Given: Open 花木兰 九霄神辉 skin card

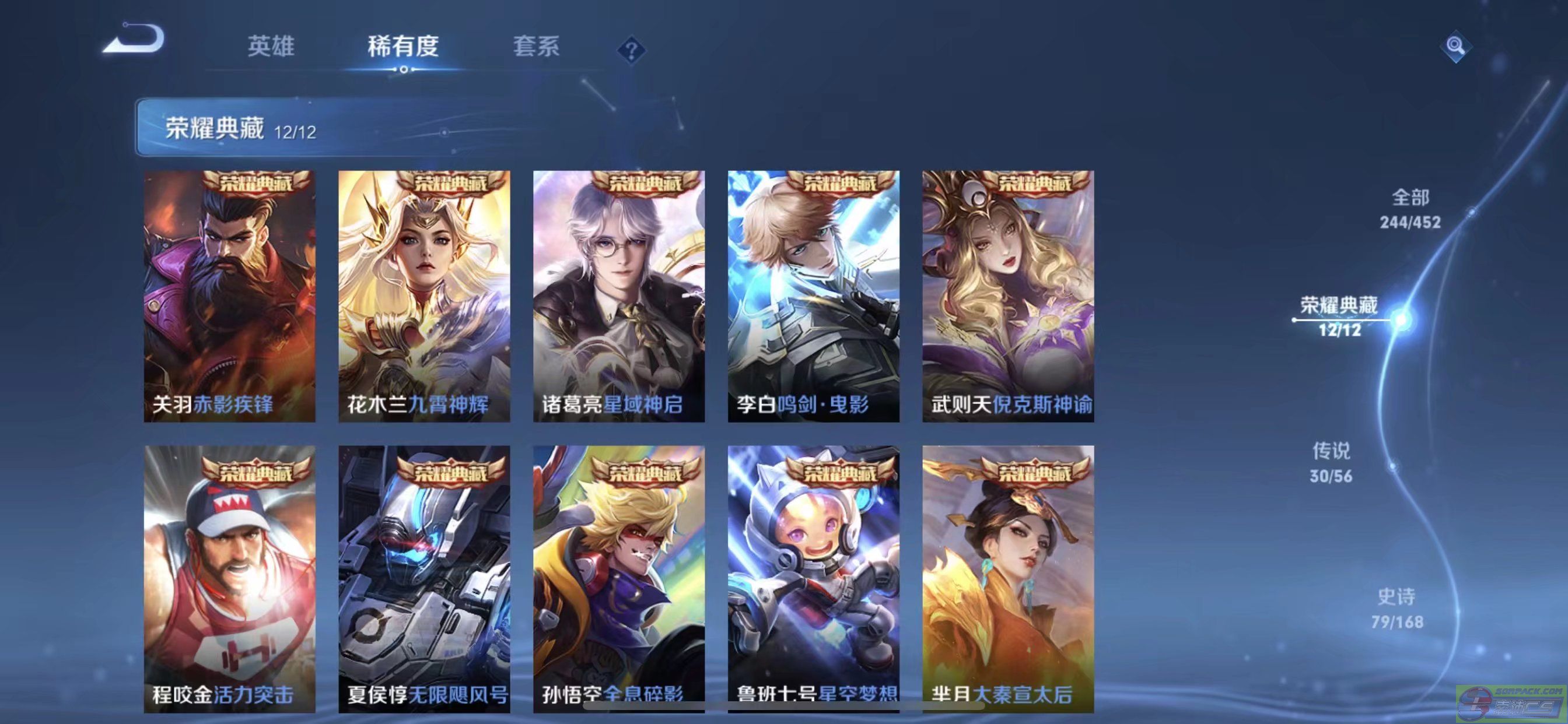Looking at the screenshot, I should (x=424, y=296).
